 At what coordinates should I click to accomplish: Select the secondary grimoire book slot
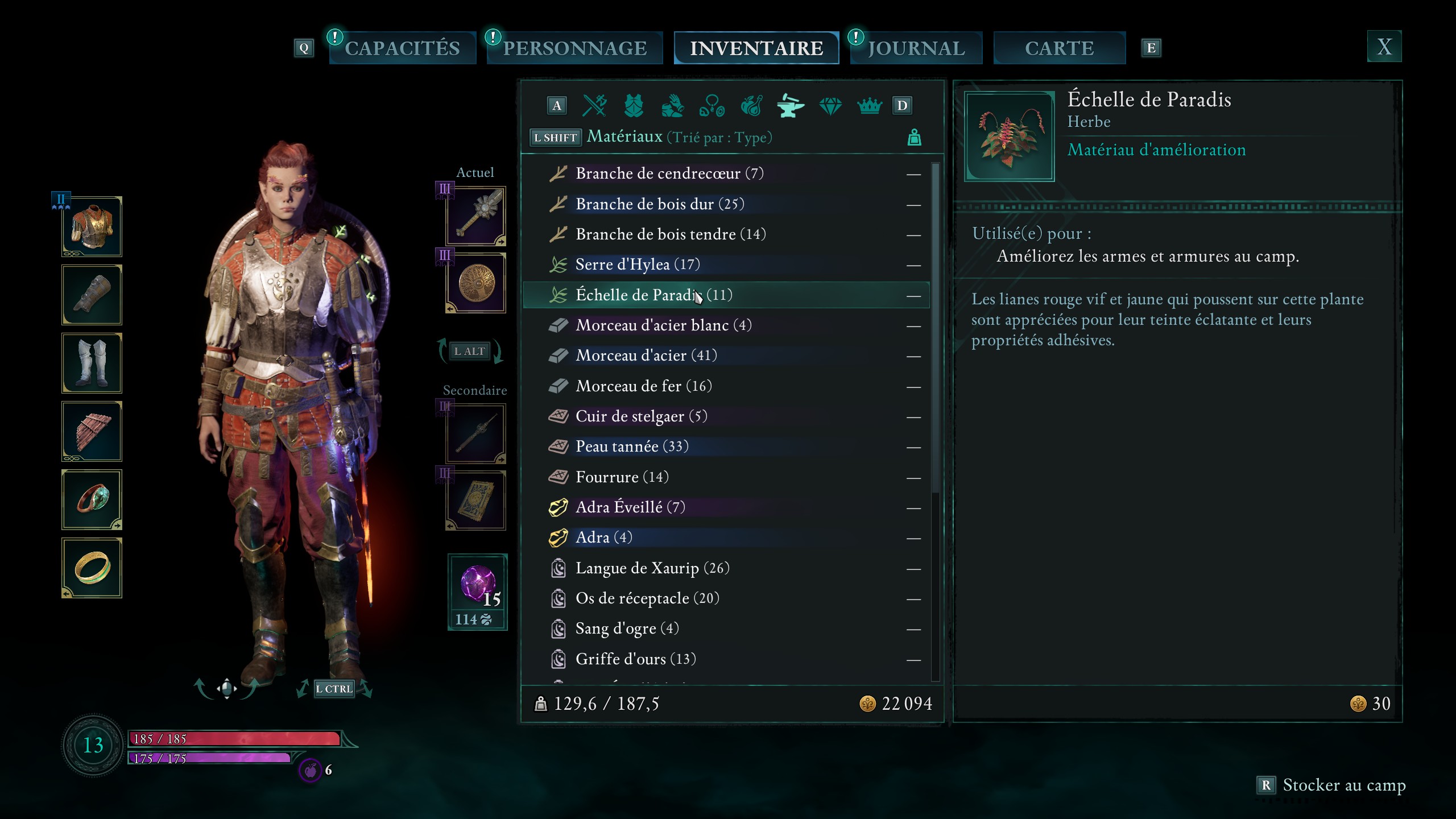(476, 501)
